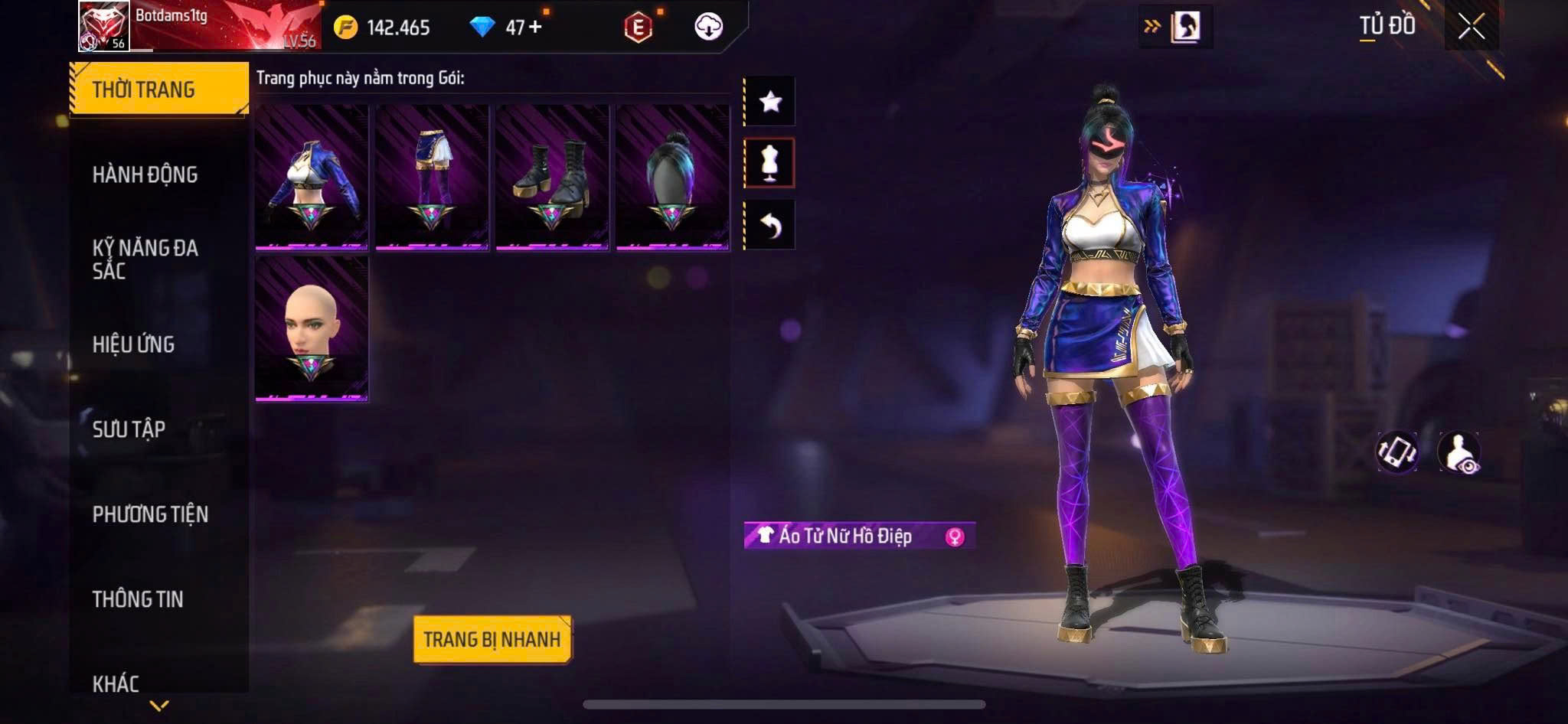
Task: Select the black boots item
Action: pos(552,178)
